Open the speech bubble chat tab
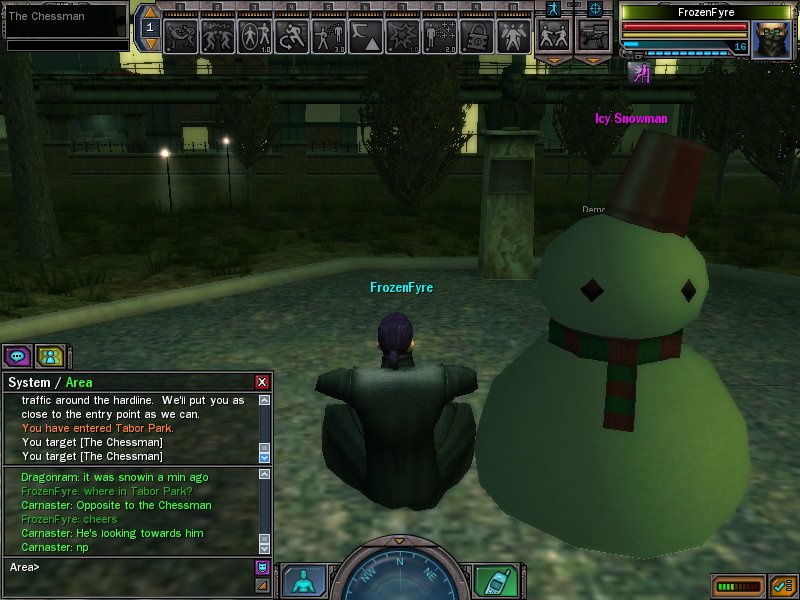Viewport: 800px width, 600px height. [17, 355]
